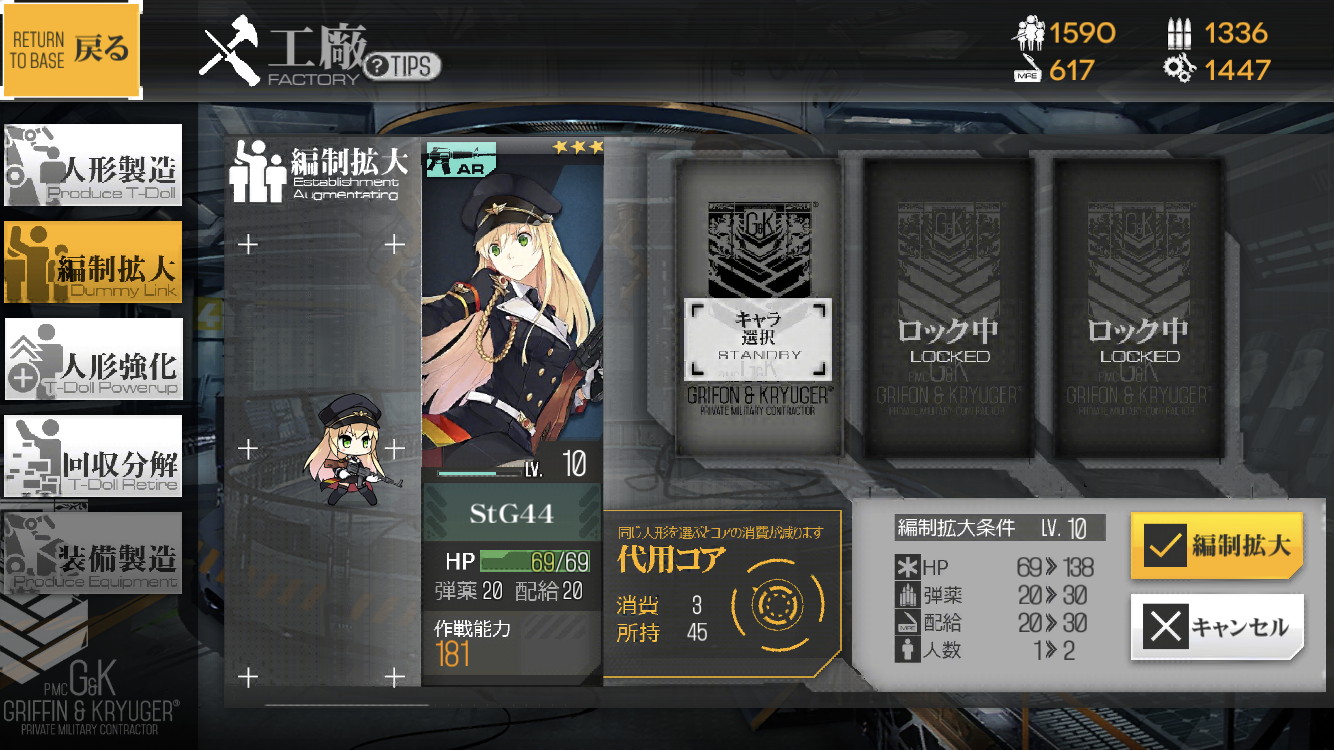The image size is (1334, 750).
Task: Switch to the 人形製造 Produce T-Doll tab
Action: [94, 164]
